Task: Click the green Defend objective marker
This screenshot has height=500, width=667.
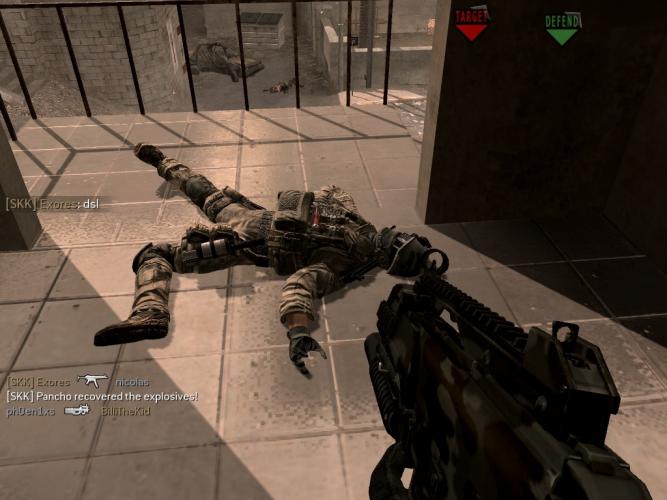Action: point(563,27)
